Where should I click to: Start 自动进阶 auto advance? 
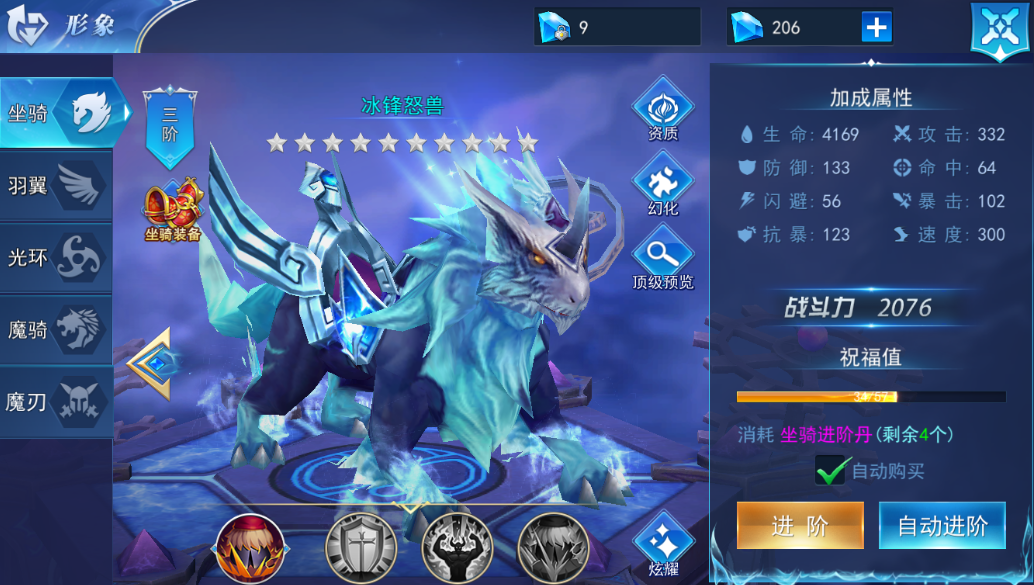click(942, 526)
